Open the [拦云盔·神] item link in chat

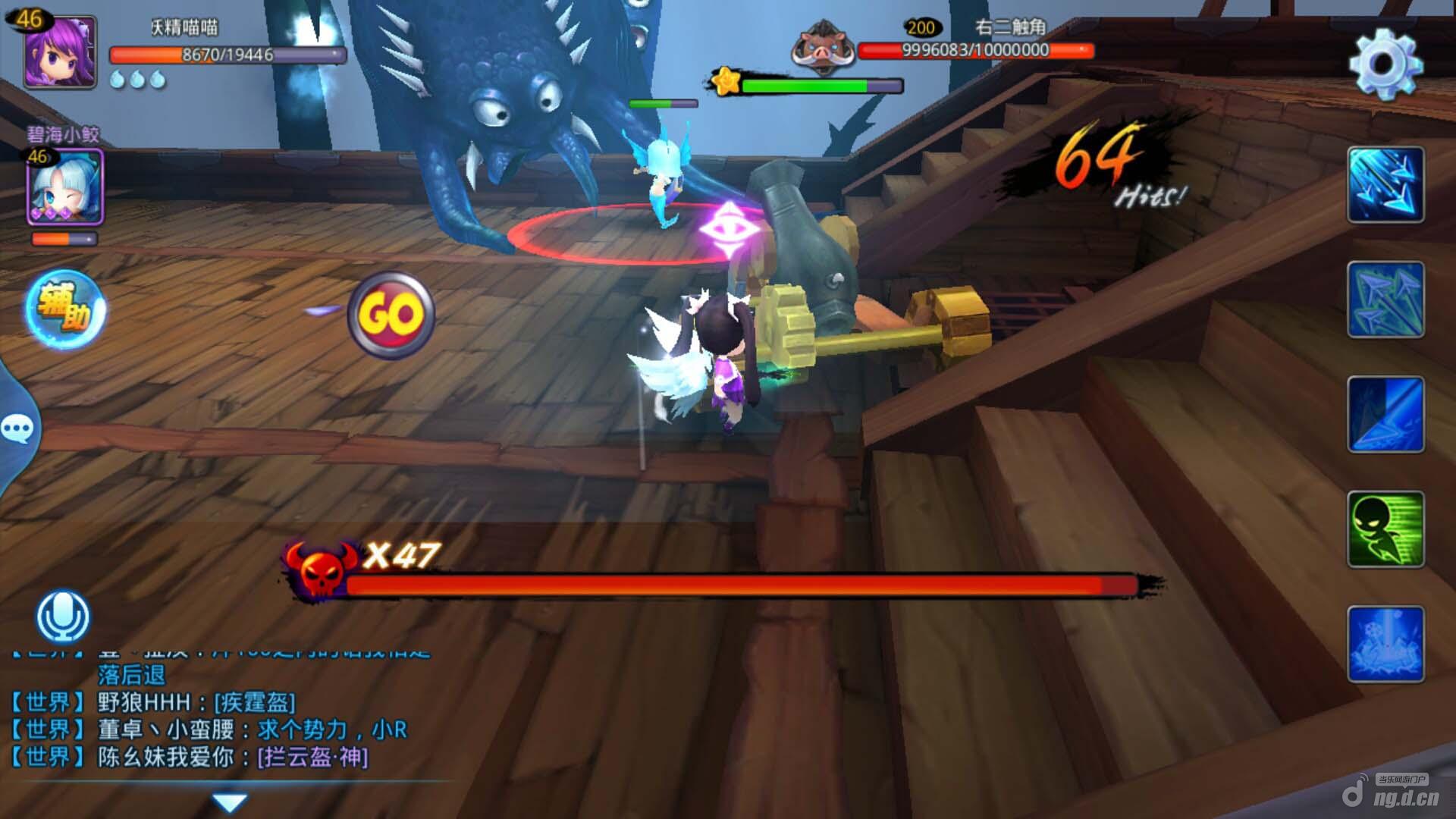point(312,757)
